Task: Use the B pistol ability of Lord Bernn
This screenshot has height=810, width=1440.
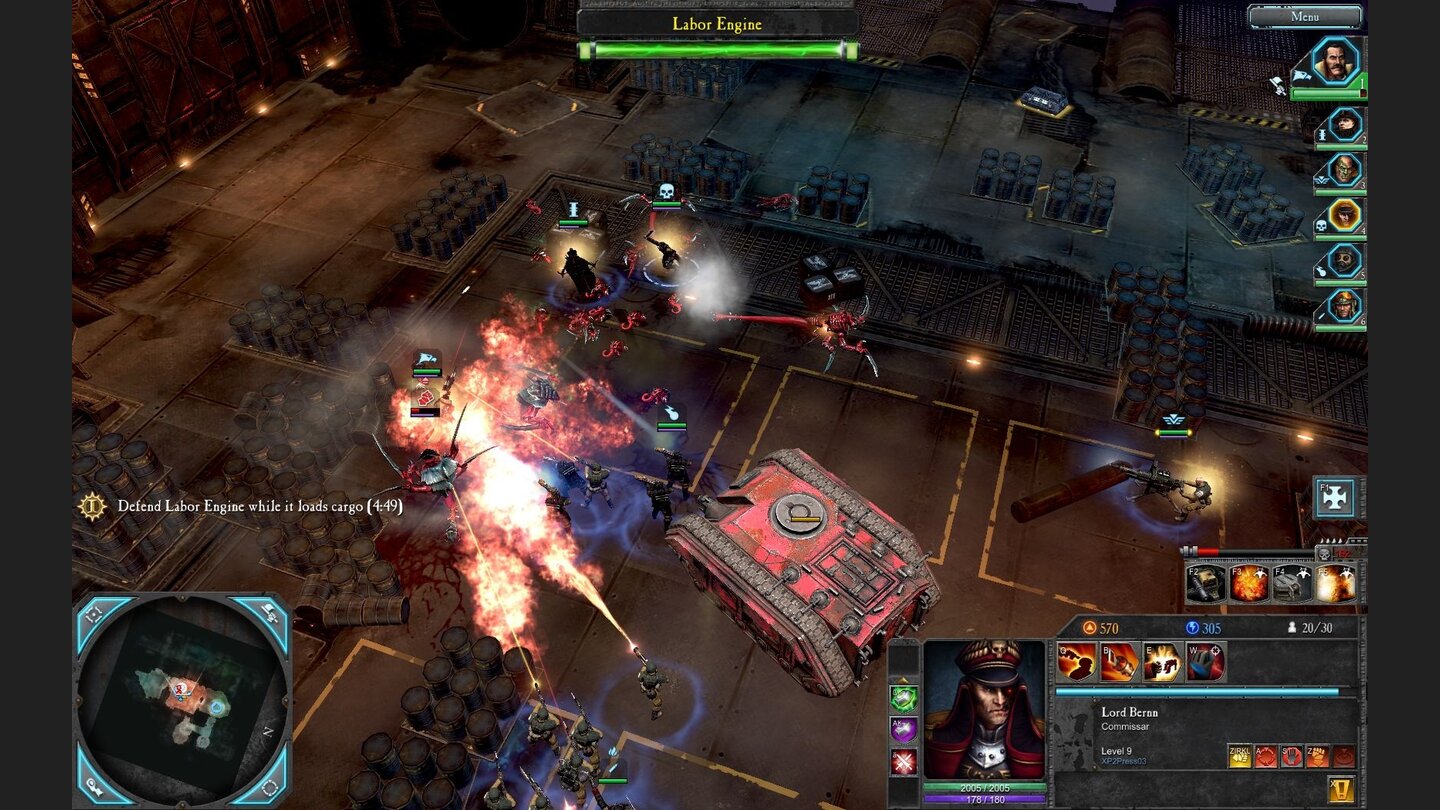Action: point(1120,660)
